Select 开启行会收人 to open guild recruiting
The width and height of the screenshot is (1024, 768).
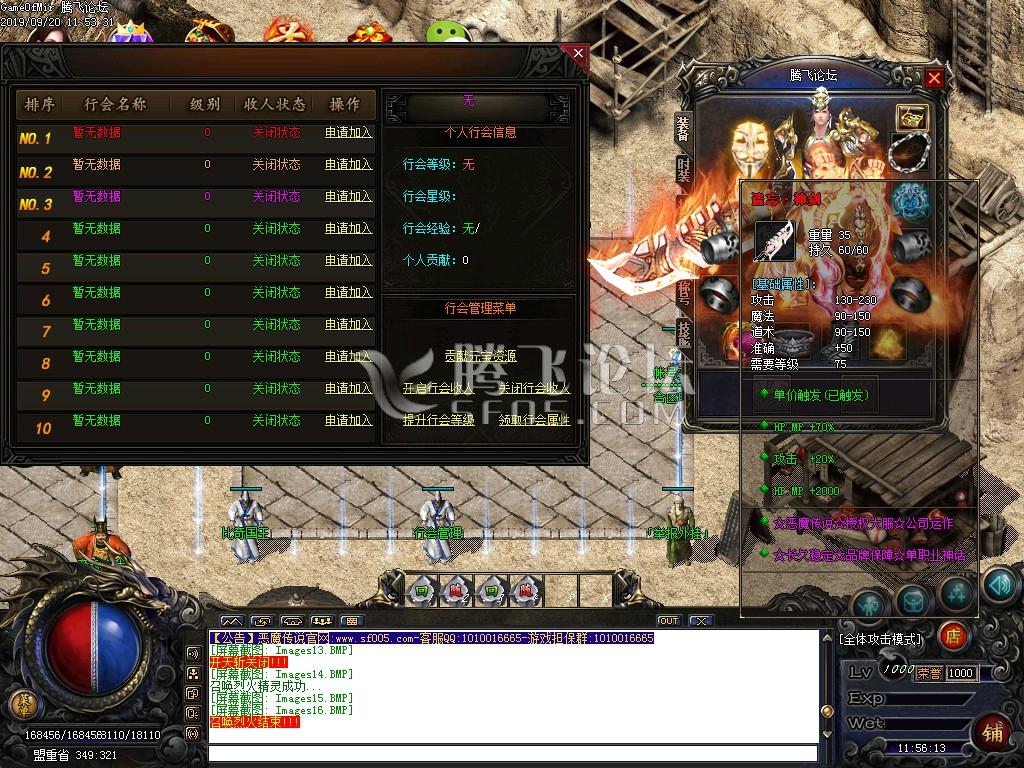pos(438,388)
